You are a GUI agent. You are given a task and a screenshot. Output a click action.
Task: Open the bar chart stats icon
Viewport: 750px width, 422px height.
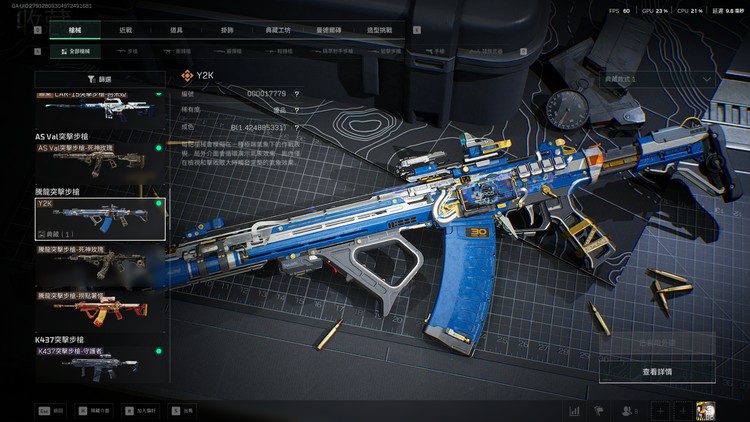[x=575, y=410]
